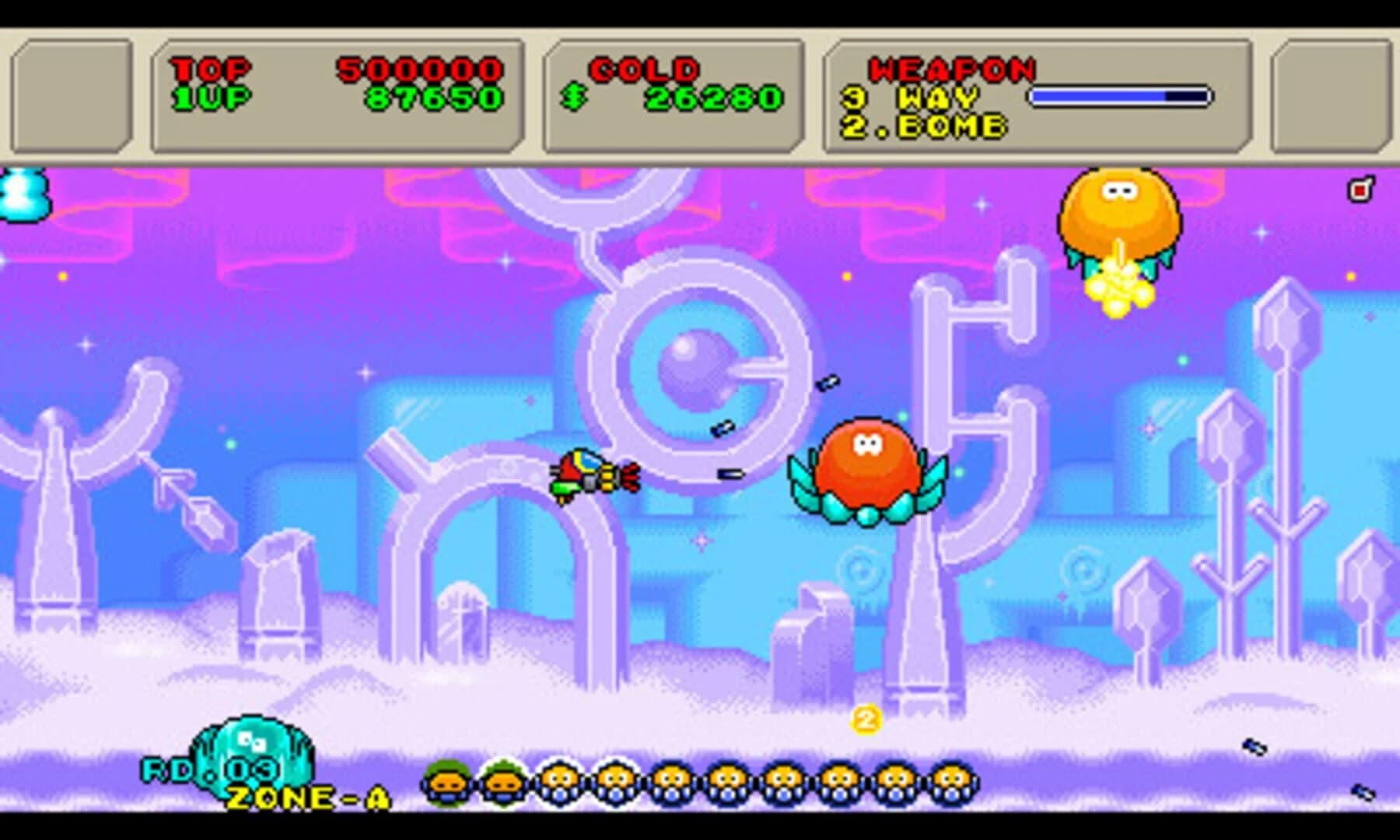This screenshot has width=1400, height=840.
Task: Open the TOP score panel
Action: click(x=210, y=68)
